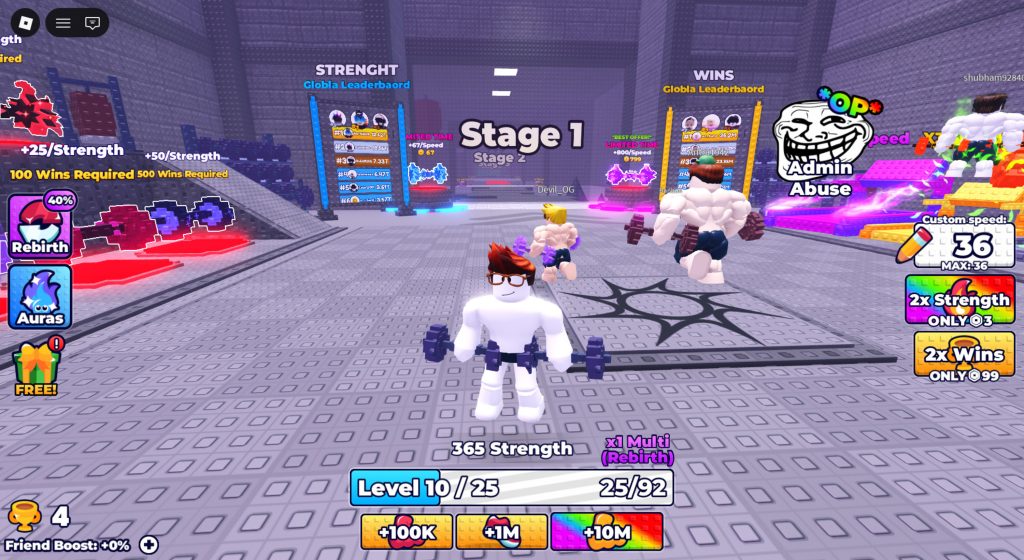Open the Roblox logo menu
Image resolution: width=1024 pixels, height=560 pixels.
[x=25, y=22]
